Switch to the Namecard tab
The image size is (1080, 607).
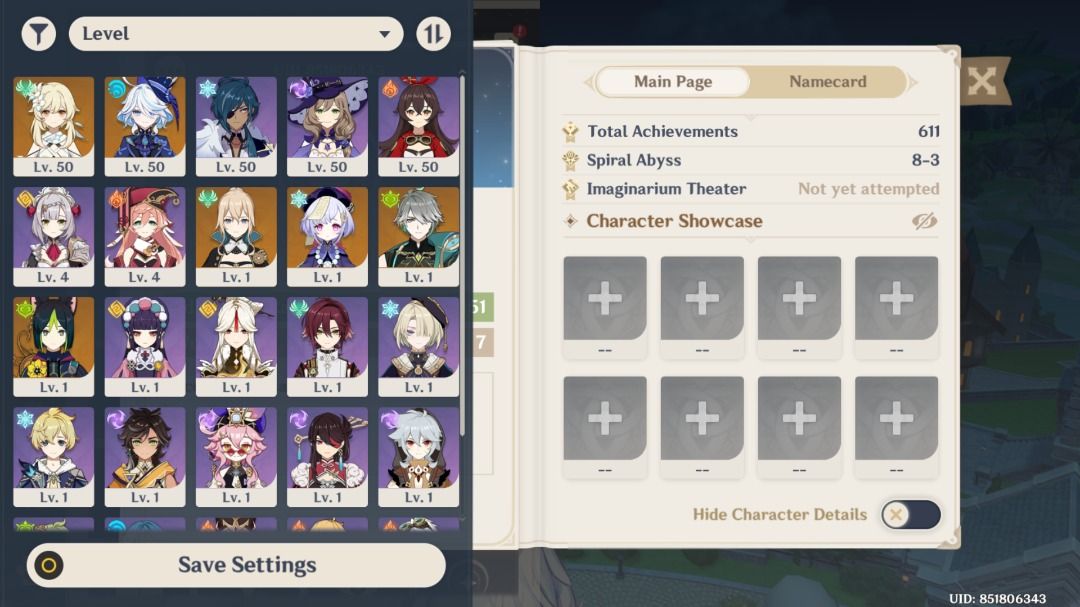click(827, 82)
